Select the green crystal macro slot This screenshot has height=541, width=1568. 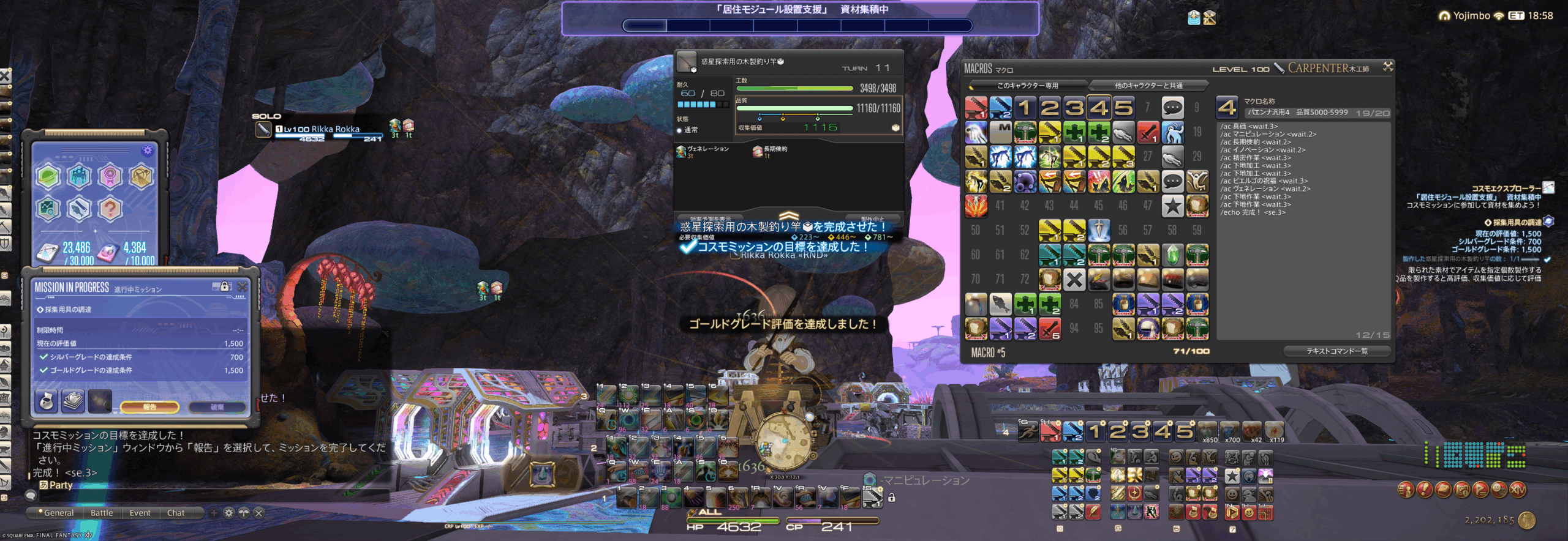(x=1172, y=255)
